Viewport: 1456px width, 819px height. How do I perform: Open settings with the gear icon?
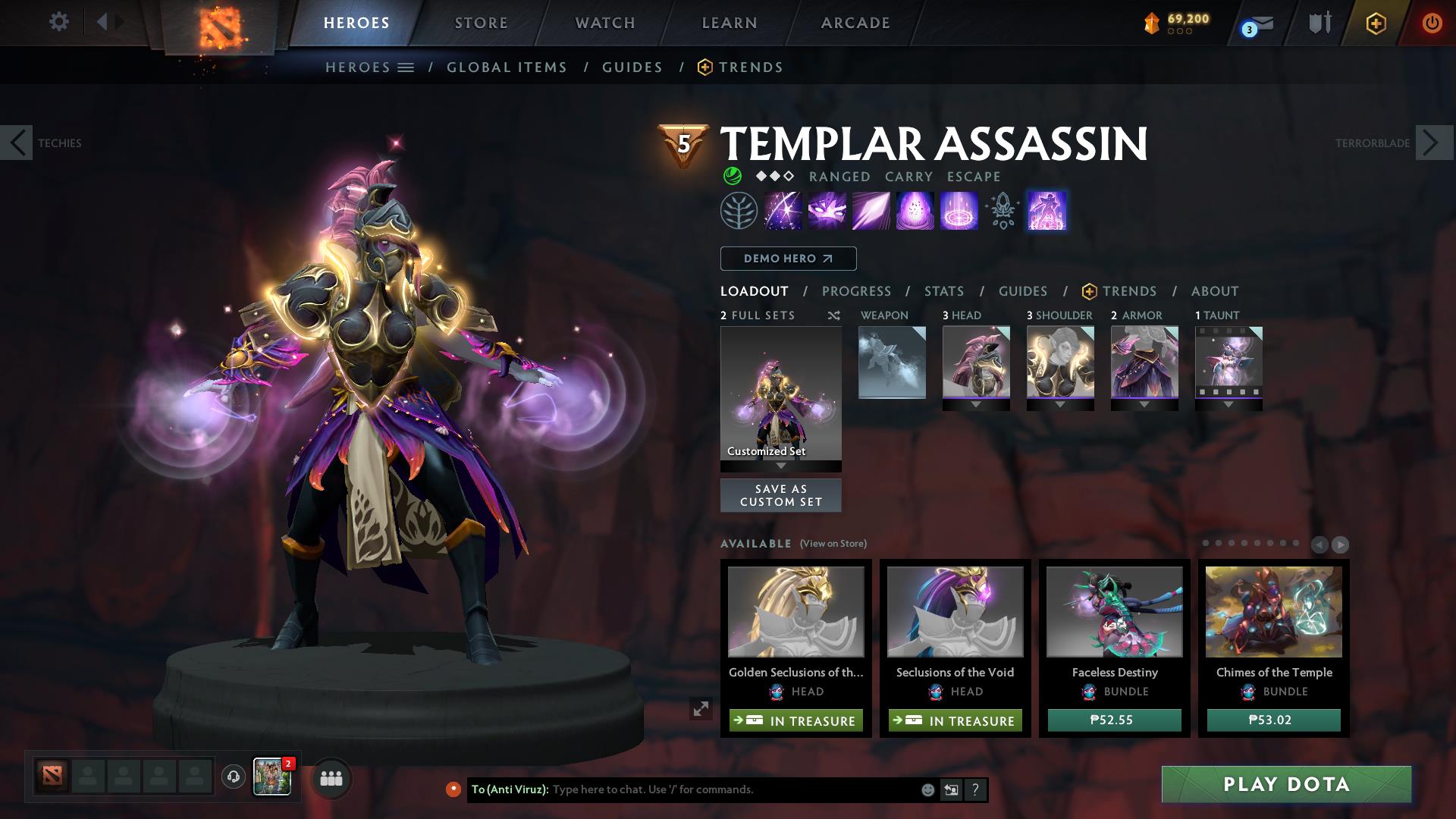tap(58, 22)
